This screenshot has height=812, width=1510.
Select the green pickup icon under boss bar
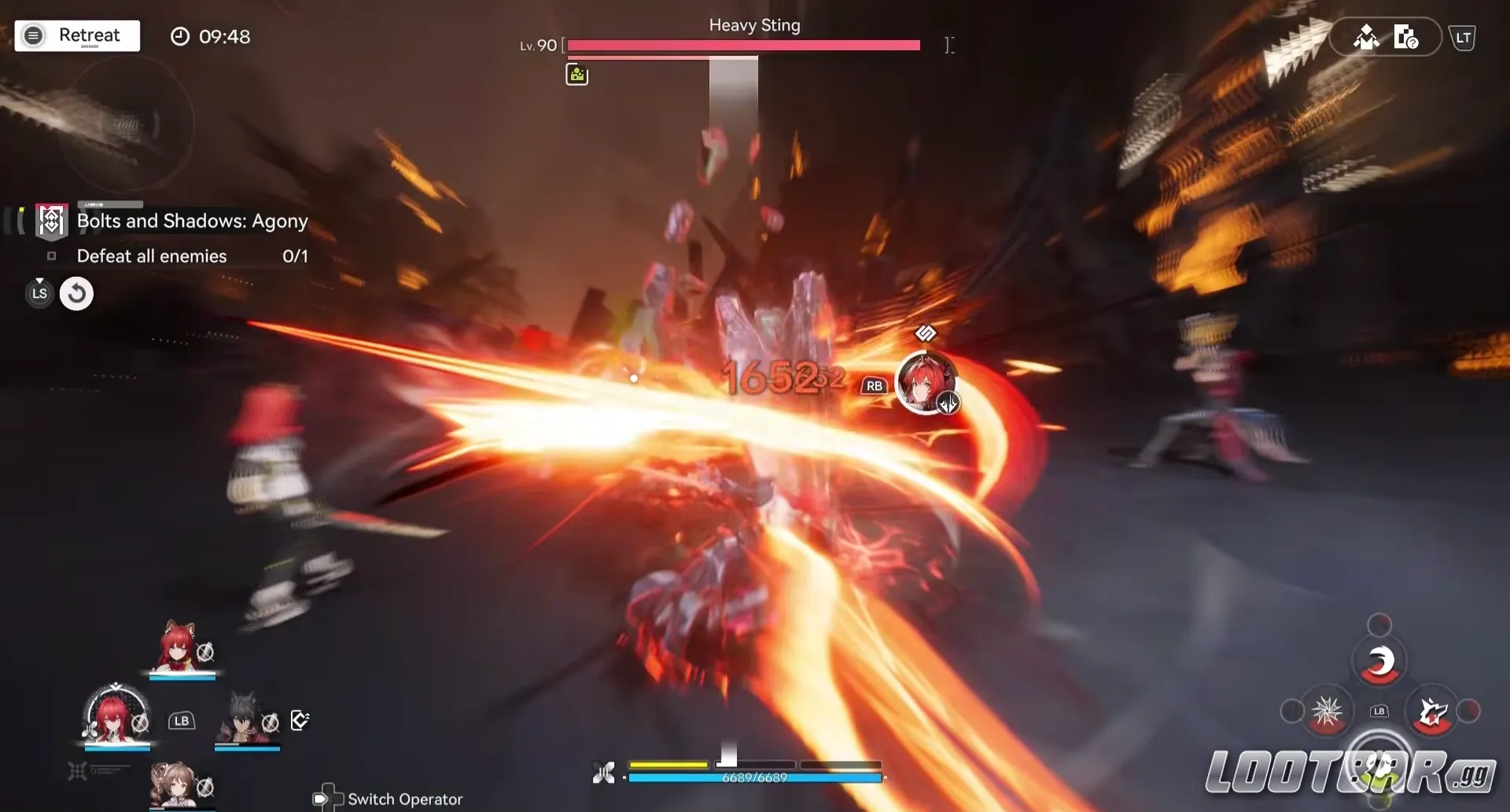click(577, 73)
